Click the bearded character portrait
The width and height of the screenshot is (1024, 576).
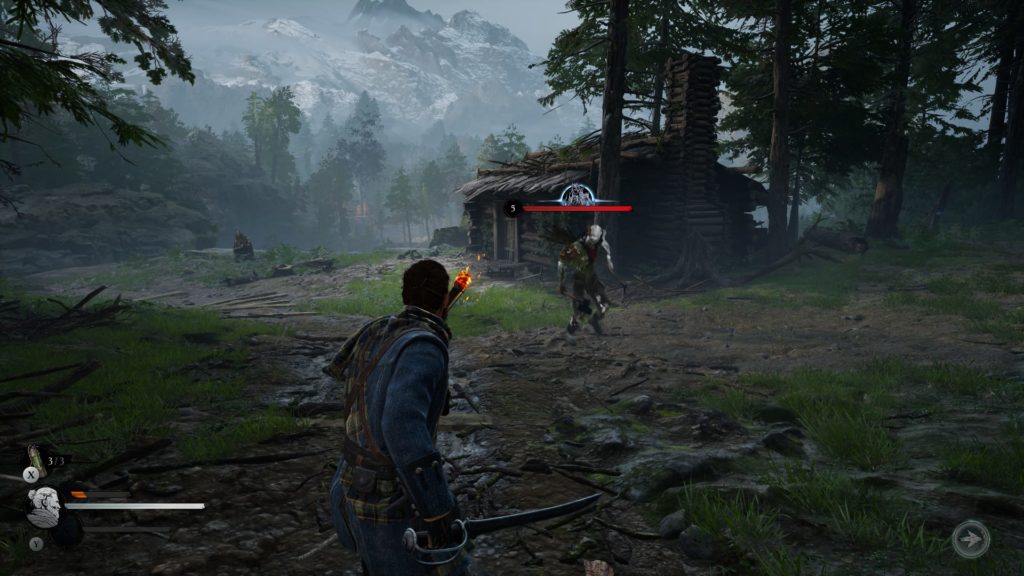(44, 506)
